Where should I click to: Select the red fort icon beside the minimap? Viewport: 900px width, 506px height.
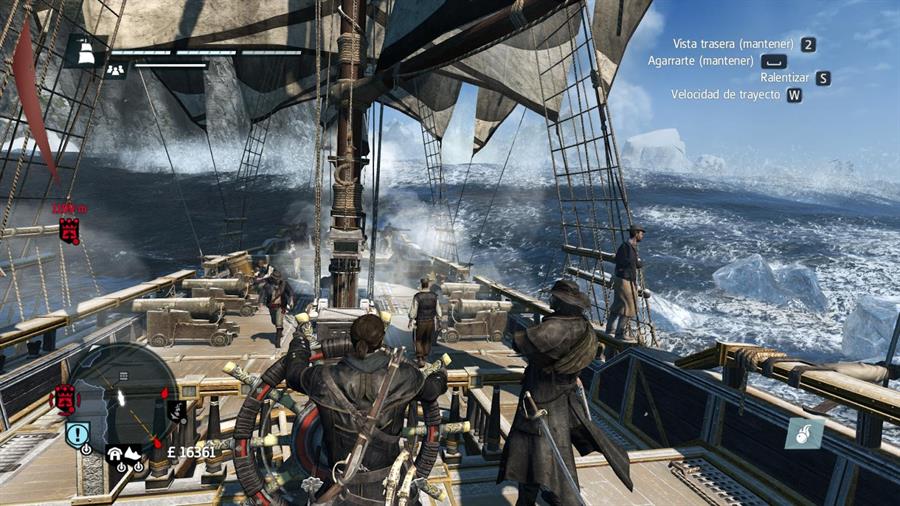(65, 399)
